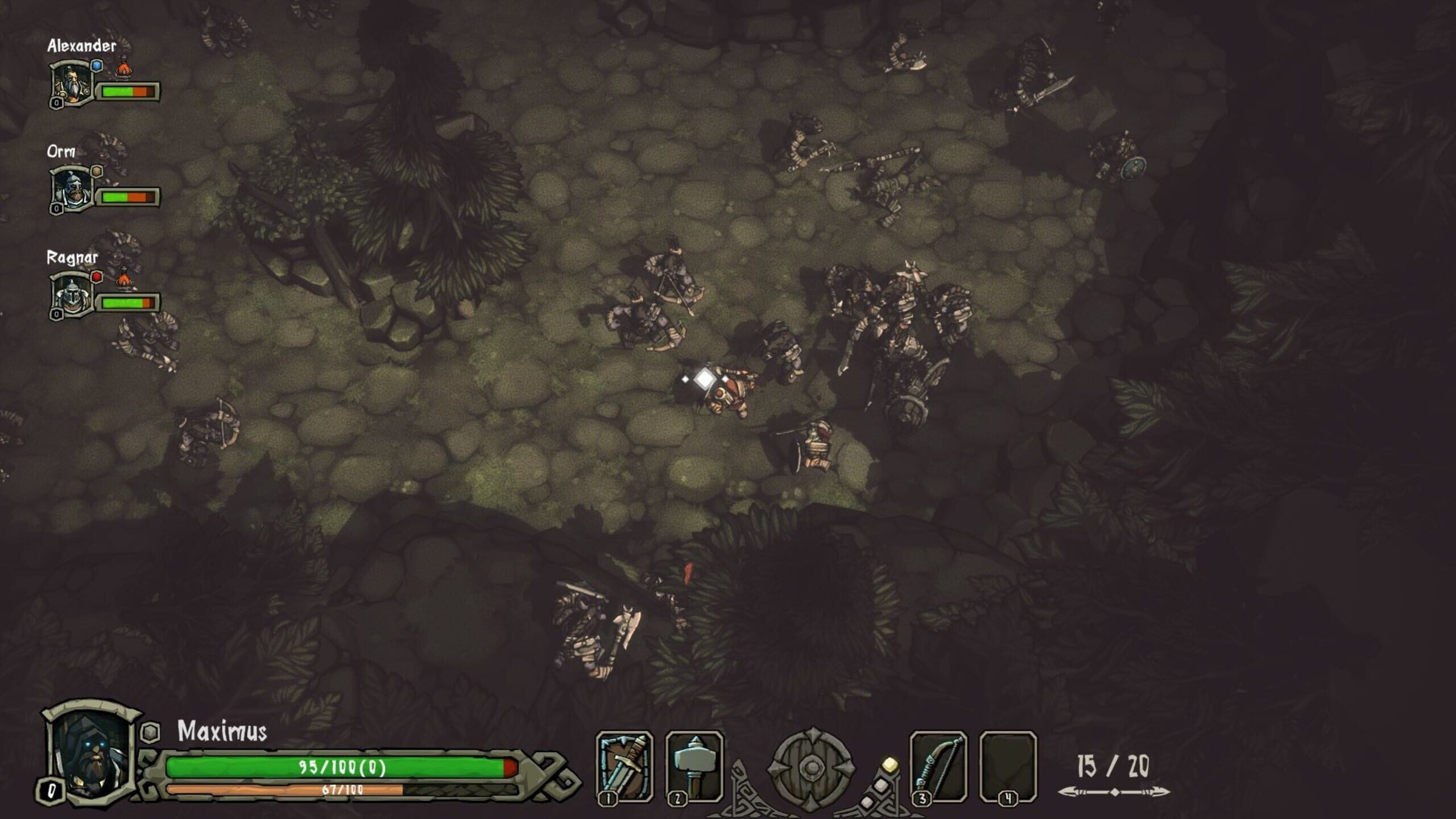Viewport: 1456px width, 819px height.
Task: Select the war hammer weapon slot
Action: coord(694,766)
